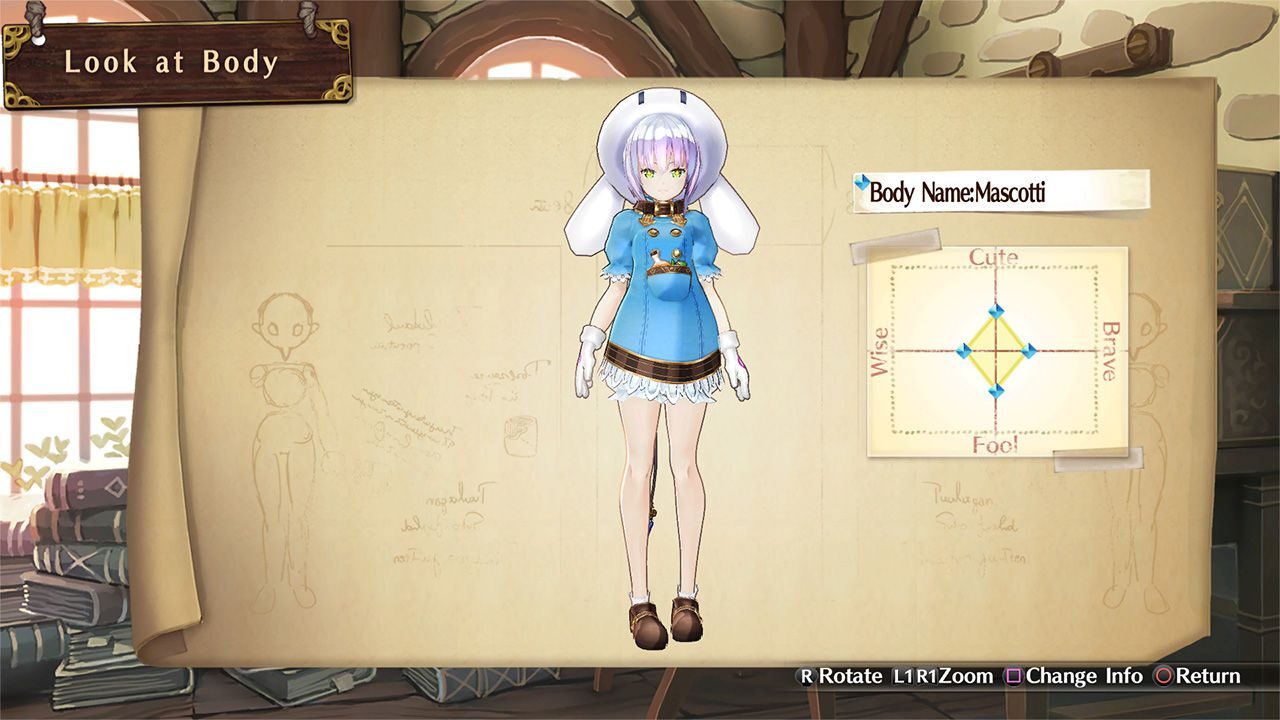1280x720 pixels.
Task: Switch to the Look at Body view
Action: pyautogui.click(x=171, y=62)
